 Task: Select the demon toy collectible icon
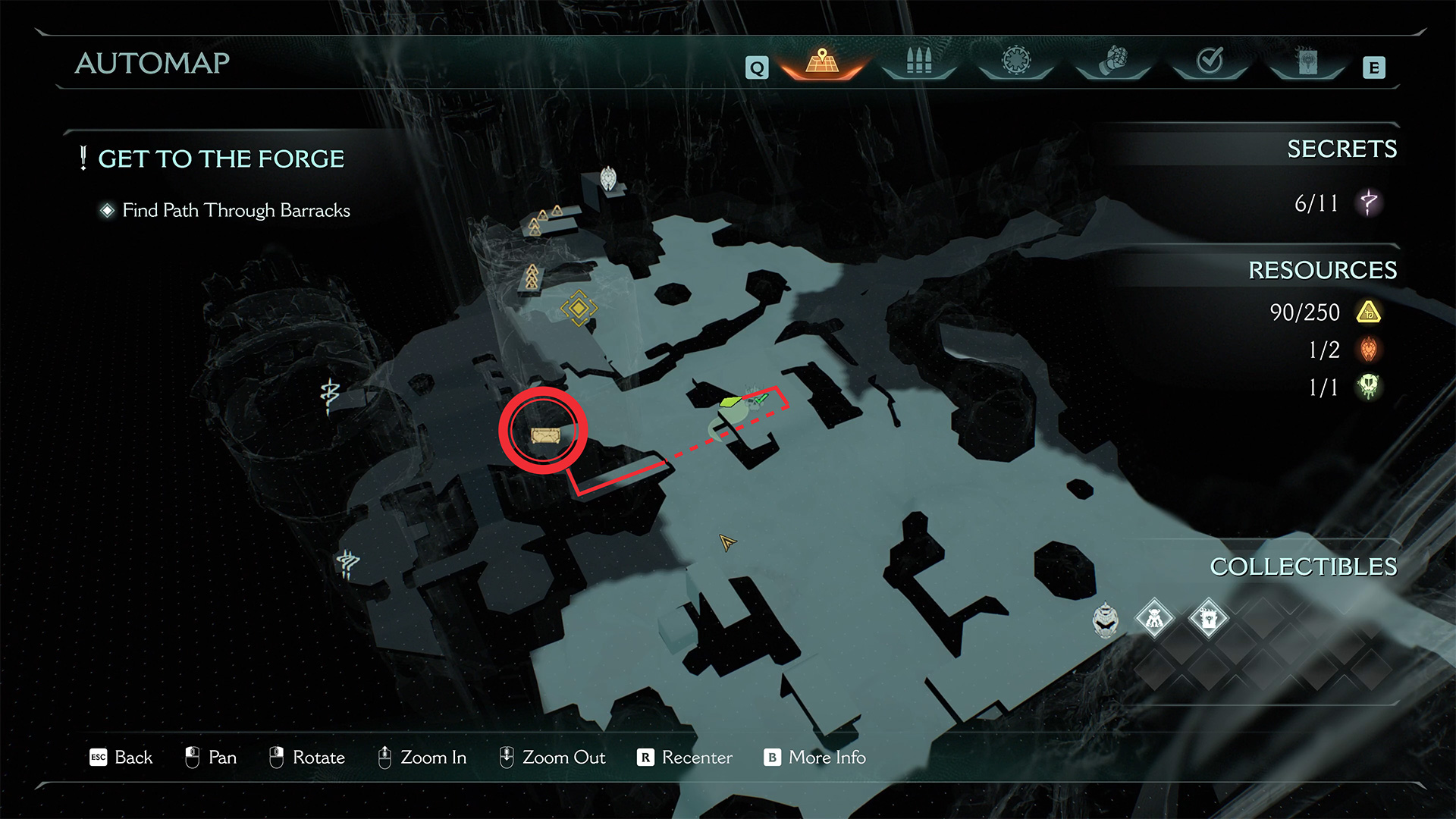click(1154, 620)
